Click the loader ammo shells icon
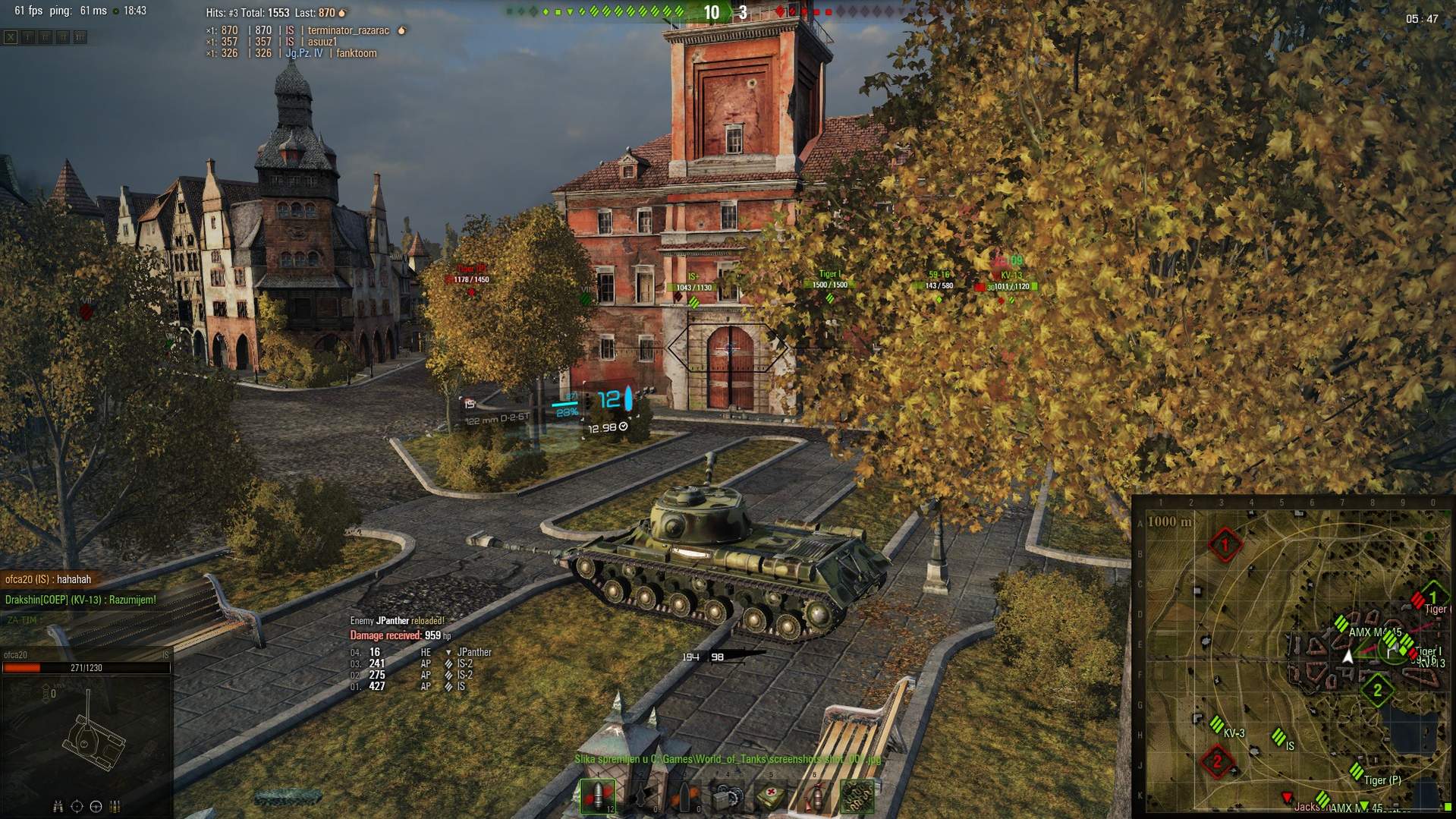The width and height of the screenshot is (1456, 819). (115, 806)
